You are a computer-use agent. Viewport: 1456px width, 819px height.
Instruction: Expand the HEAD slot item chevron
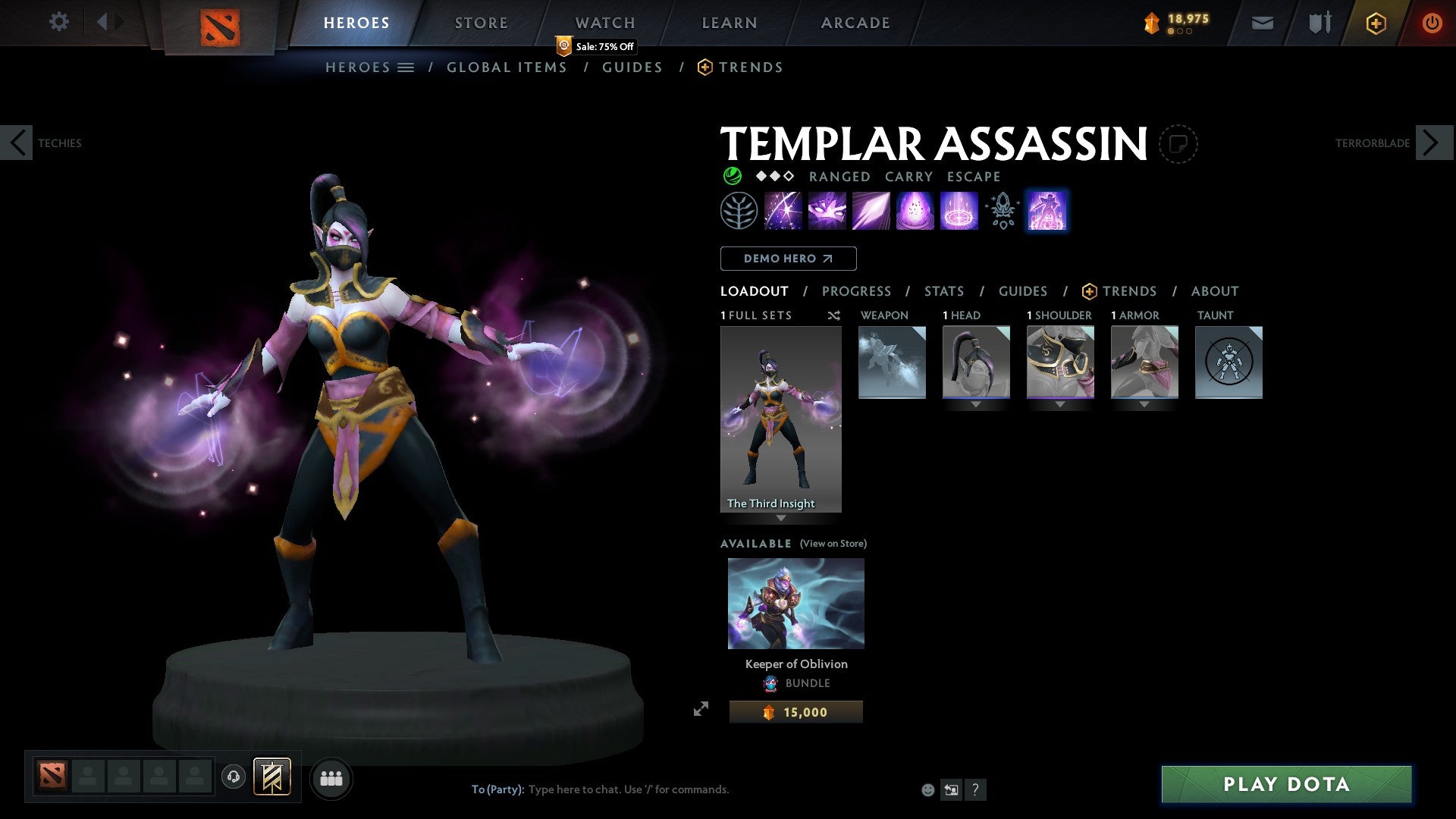coord(976,404)
